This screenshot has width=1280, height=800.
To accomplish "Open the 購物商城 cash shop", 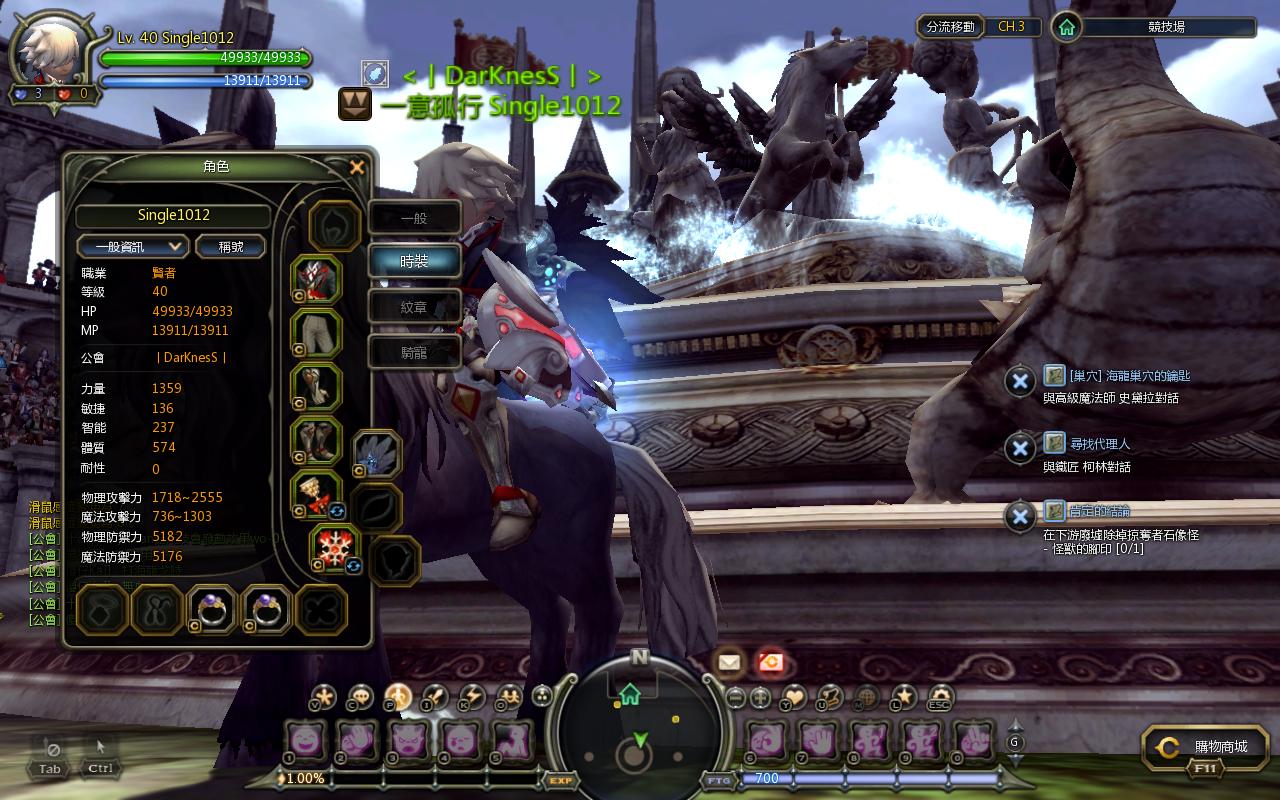I will (x=1207, y=747).
